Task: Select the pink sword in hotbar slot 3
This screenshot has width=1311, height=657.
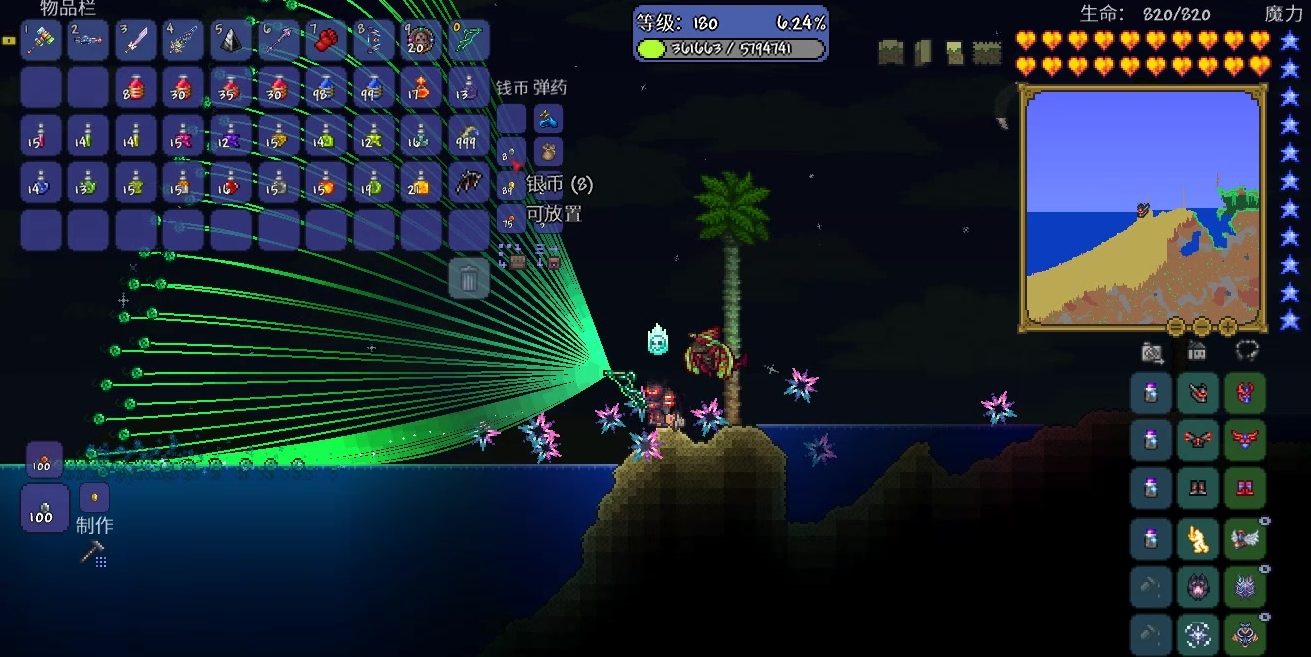Action: tap(136, 41)
